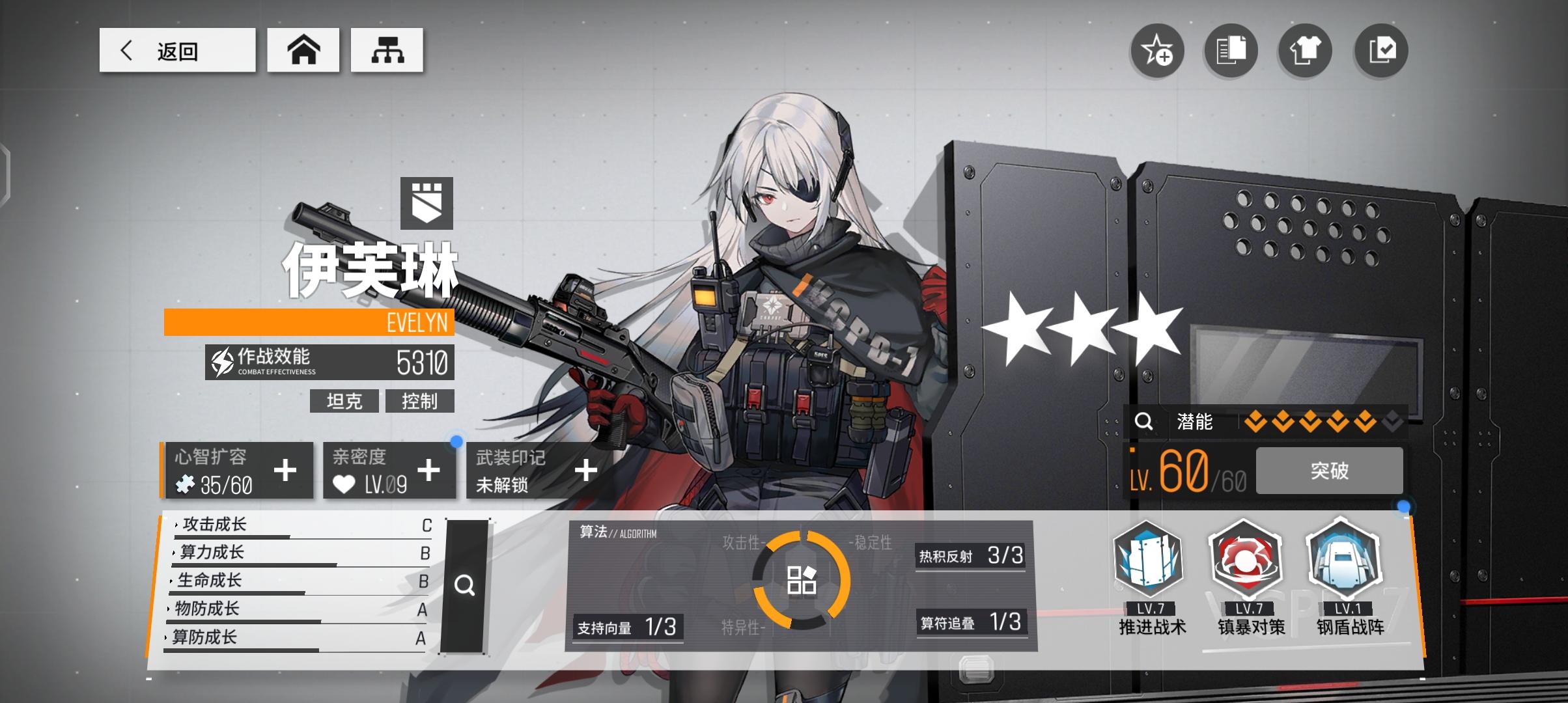1568x703 pixels.
Task: Open the checklist icon at top right
Action: 1380,51
